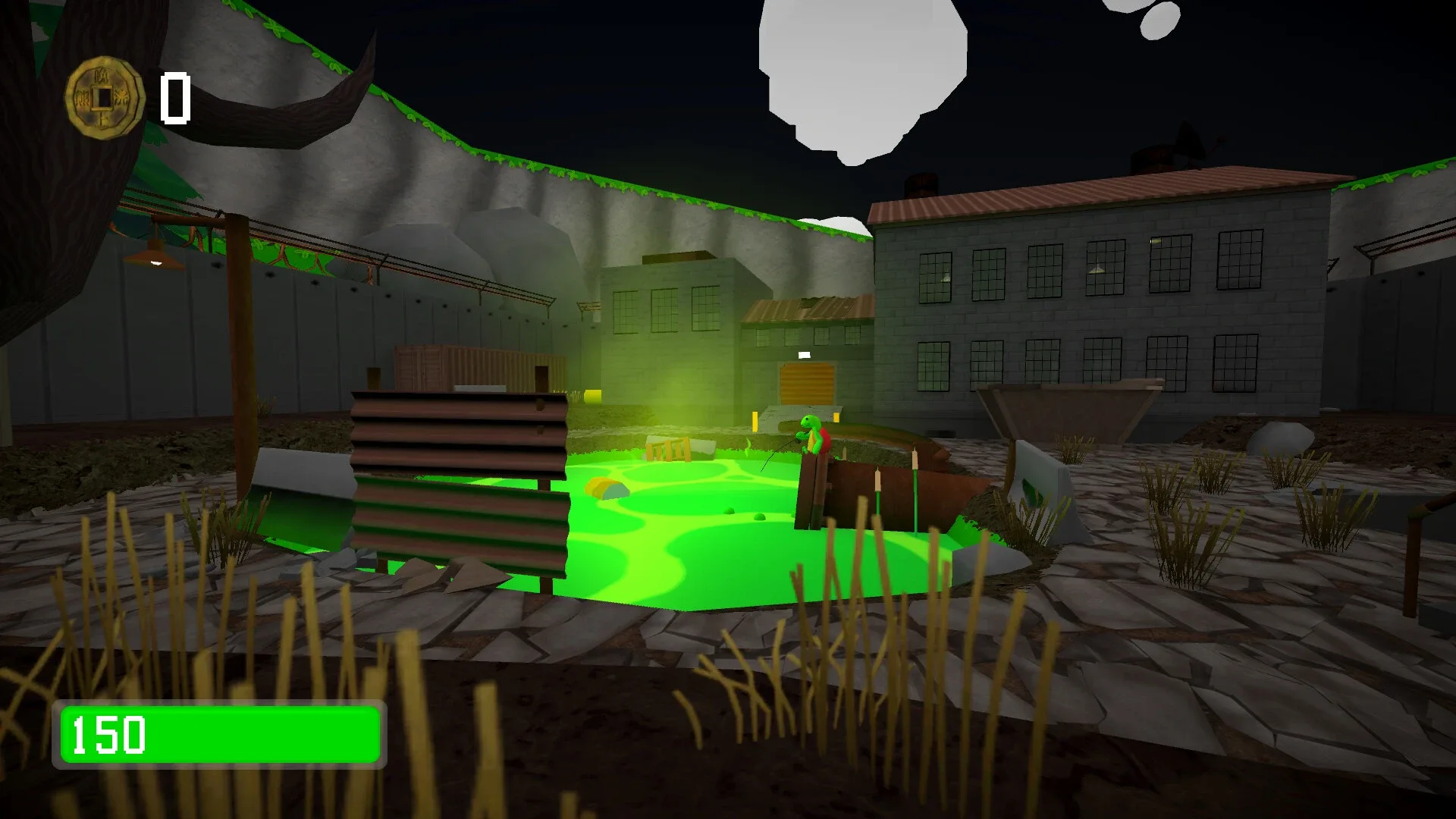Click the yellow barrel near the pool edge
This screenshot has width=1456, height=819.
tap(593, 397)
